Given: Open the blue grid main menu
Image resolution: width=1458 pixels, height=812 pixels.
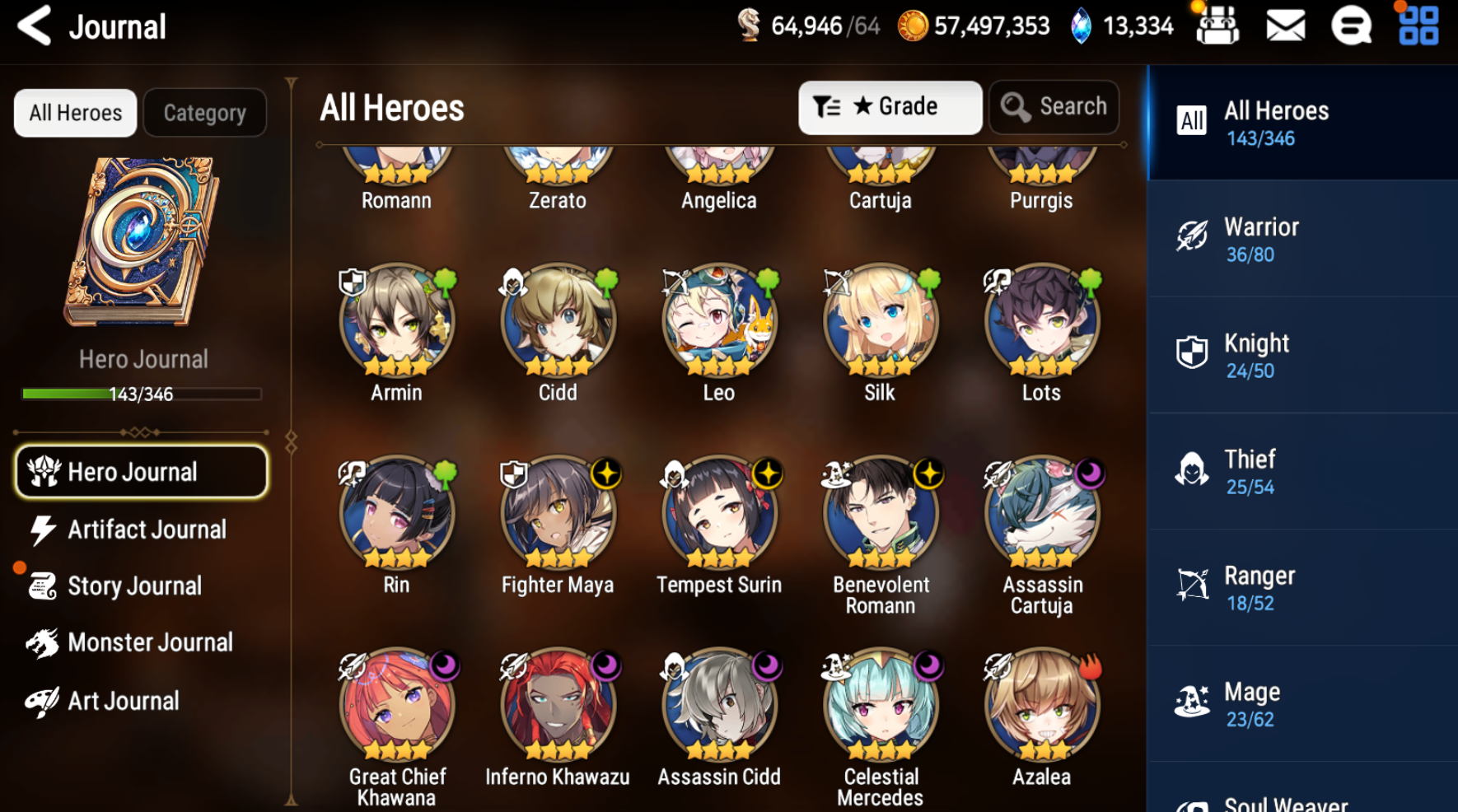Looking at the screenshot, I should coord(1418,26).
